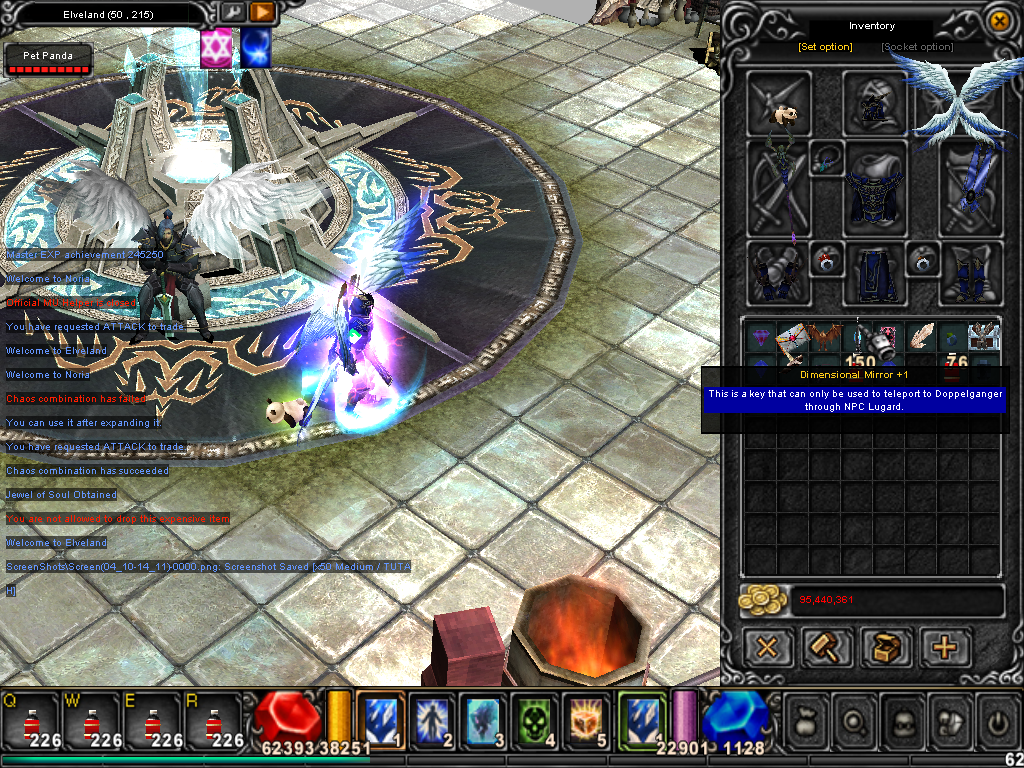The width and height of the screenshot is (1024, 768).
Task: Click the orange play arrow button
Action: coord(261,13)
